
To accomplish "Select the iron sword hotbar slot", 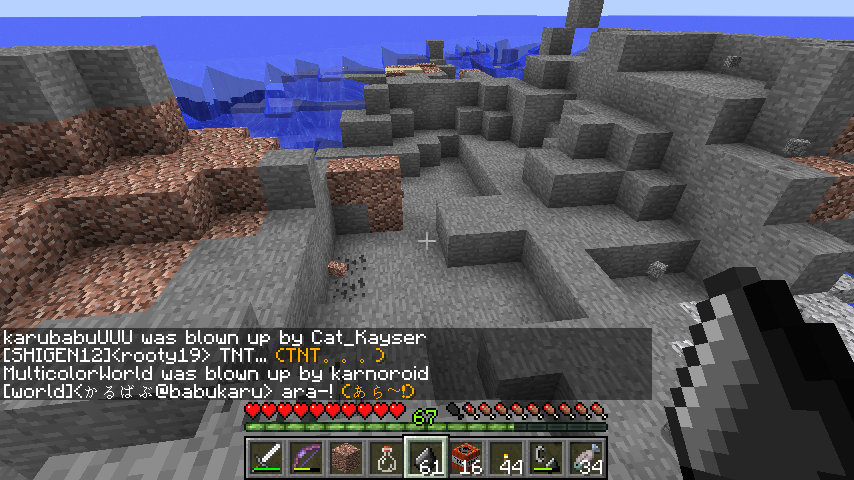I will point(267,458).
